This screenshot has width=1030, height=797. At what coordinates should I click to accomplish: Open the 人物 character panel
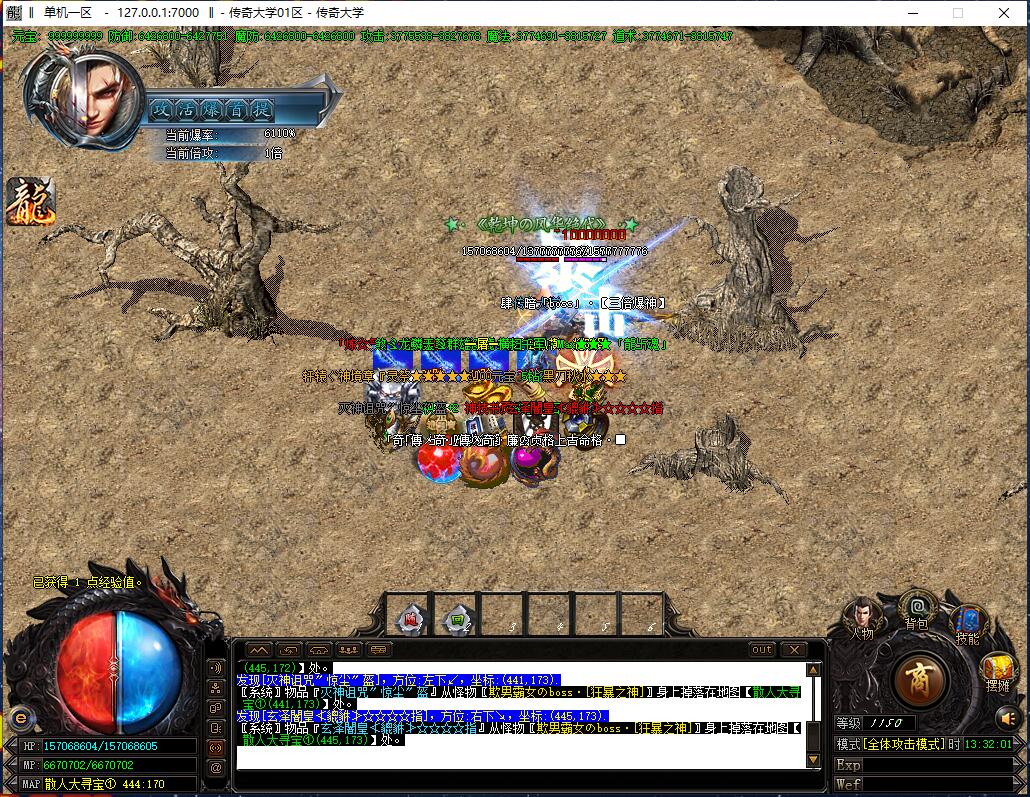coord(861,616)
